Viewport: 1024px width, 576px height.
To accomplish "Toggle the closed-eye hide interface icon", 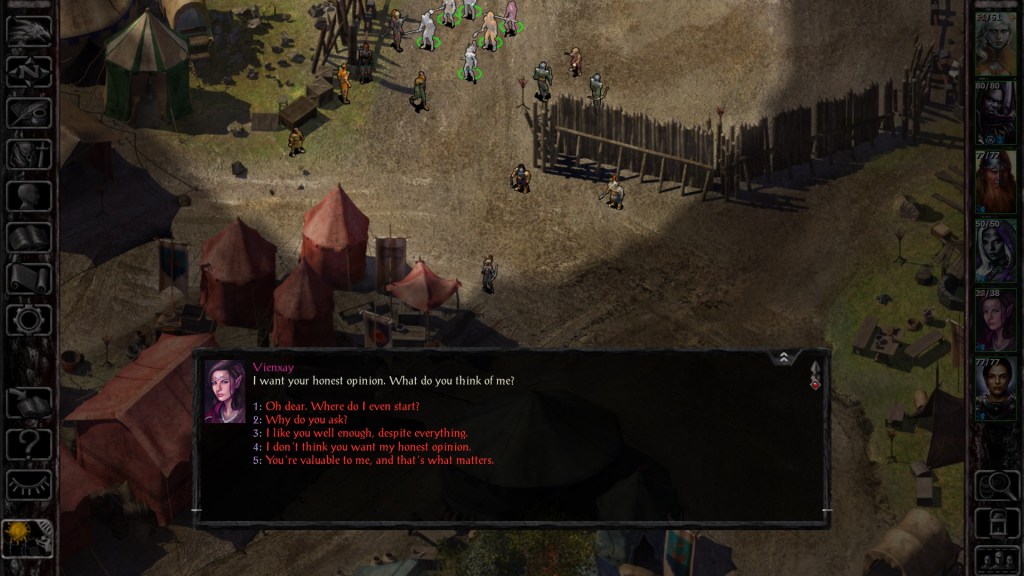I will click(x=29, y=487).
